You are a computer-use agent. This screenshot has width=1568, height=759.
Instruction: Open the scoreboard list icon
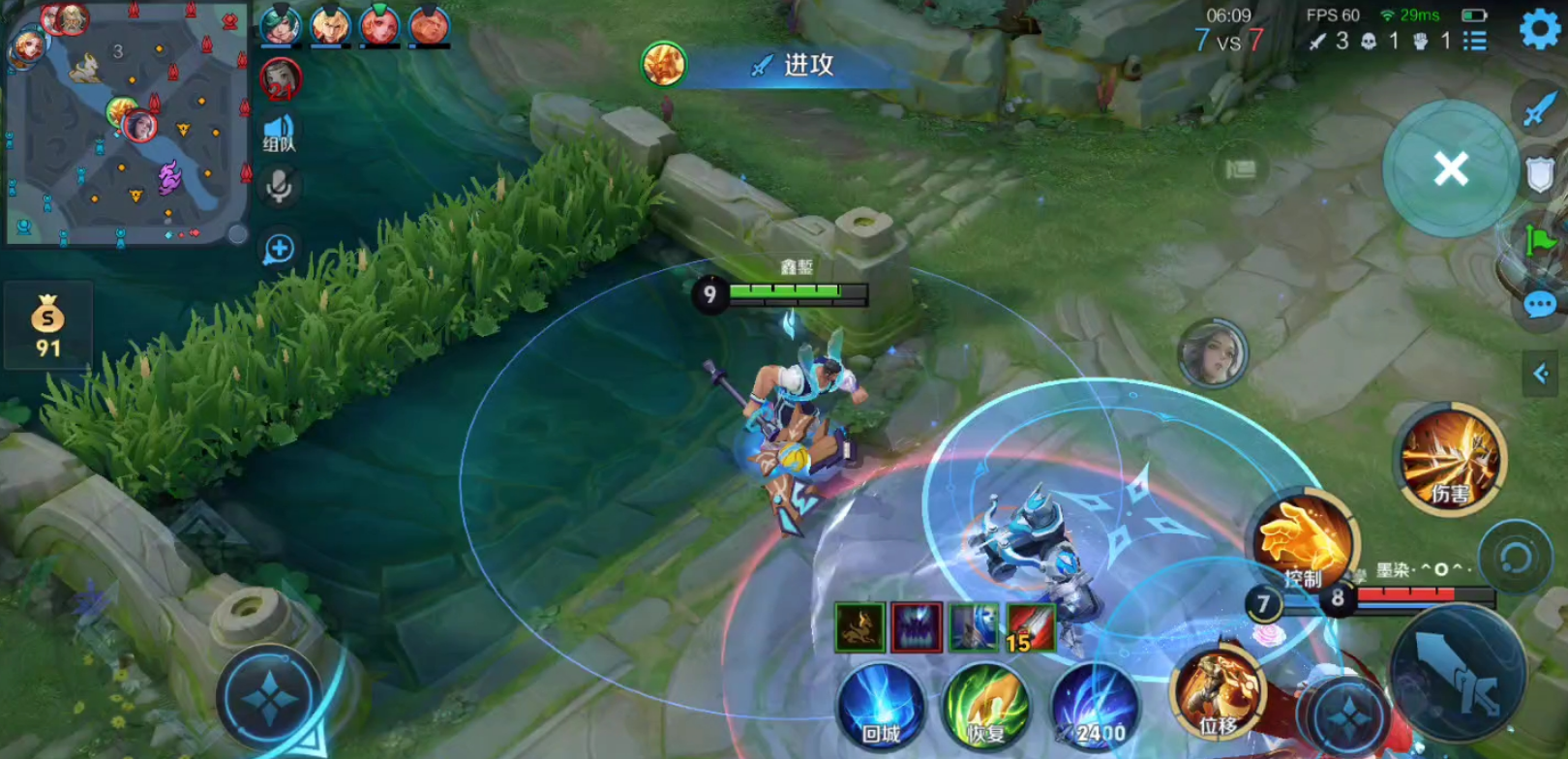[x=1475, y=41]
